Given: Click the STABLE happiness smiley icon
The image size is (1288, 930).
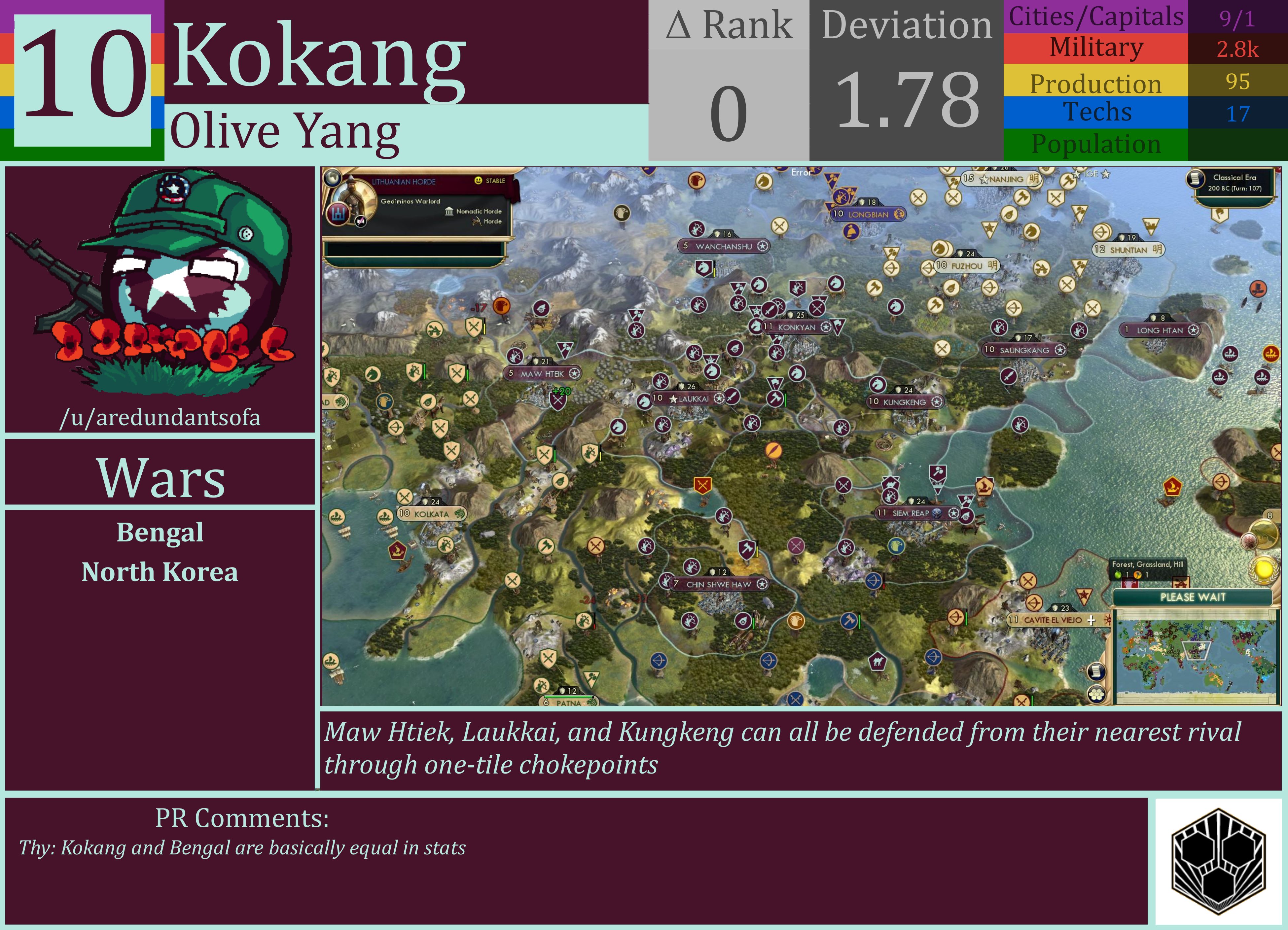Looking at the screenshot, I should coord(479,181).
